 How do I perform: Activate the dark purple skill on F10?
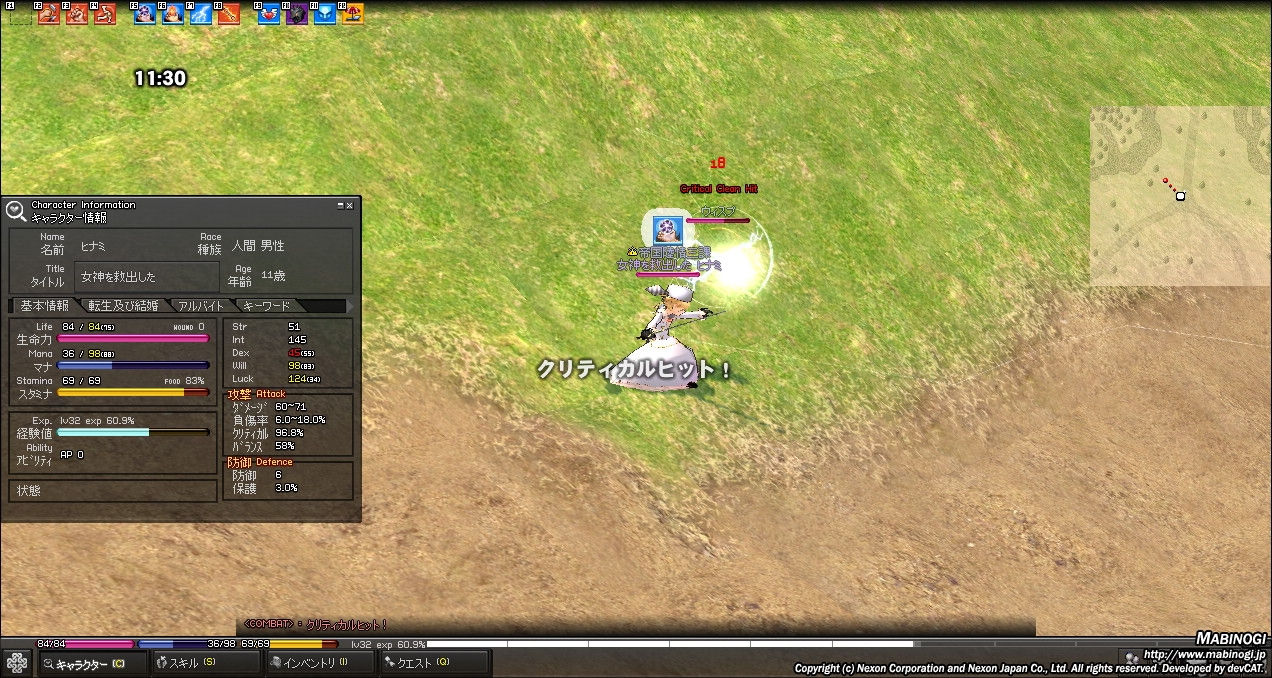(297, 14)
